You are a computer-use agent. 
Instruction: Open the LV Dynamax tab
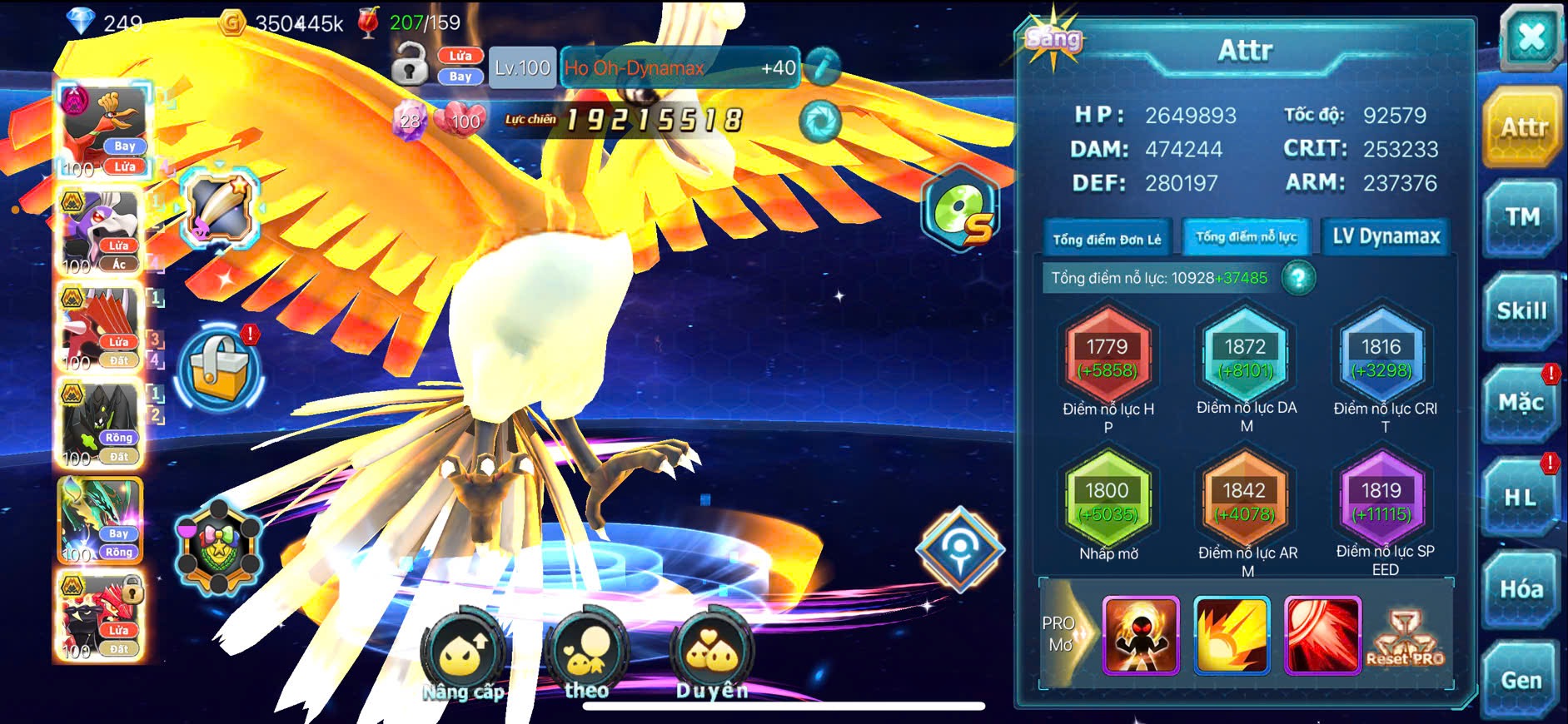(1386, 237)
